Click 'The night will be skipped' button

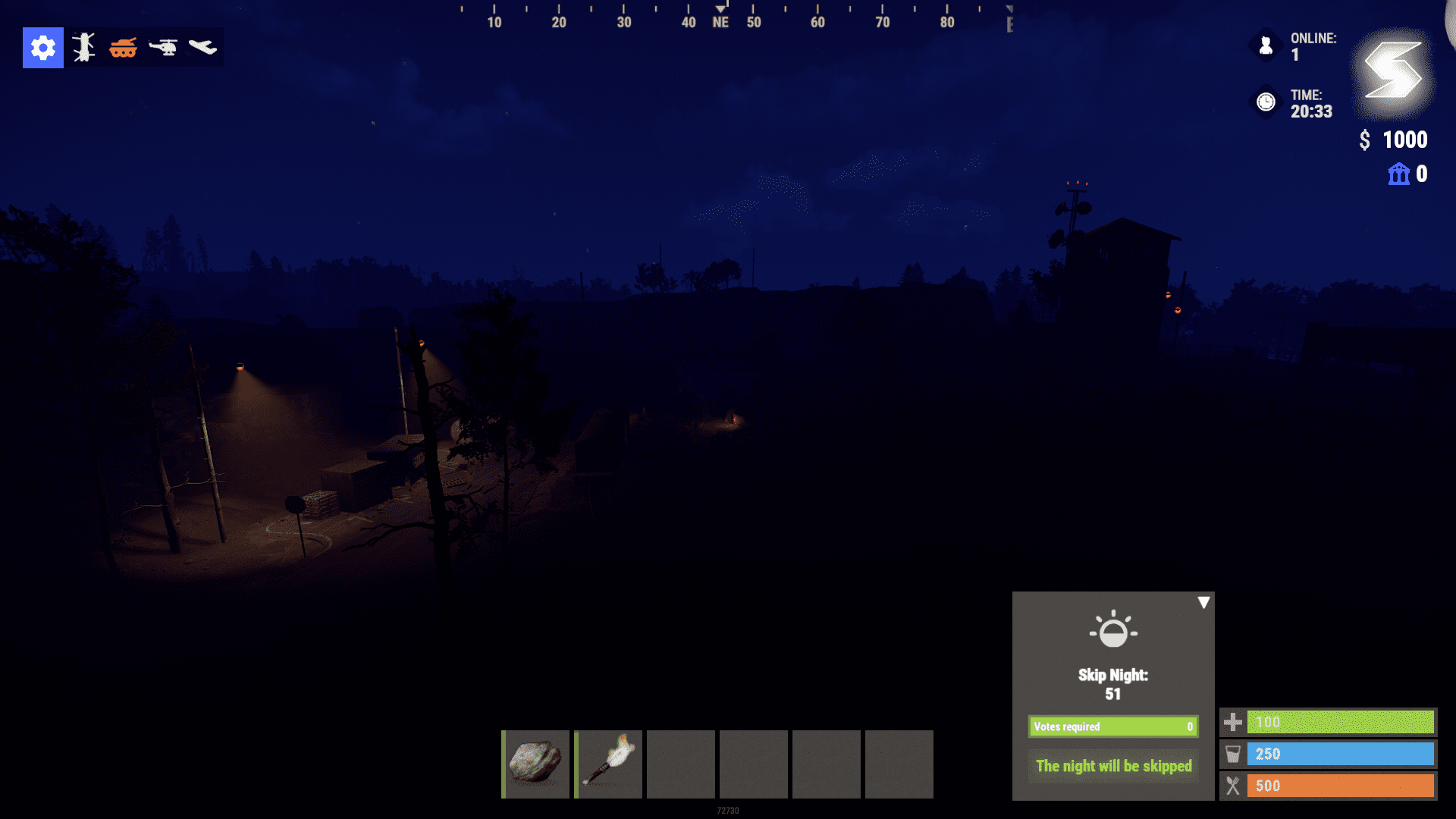pyautogui.click(x=1112, y=766)
